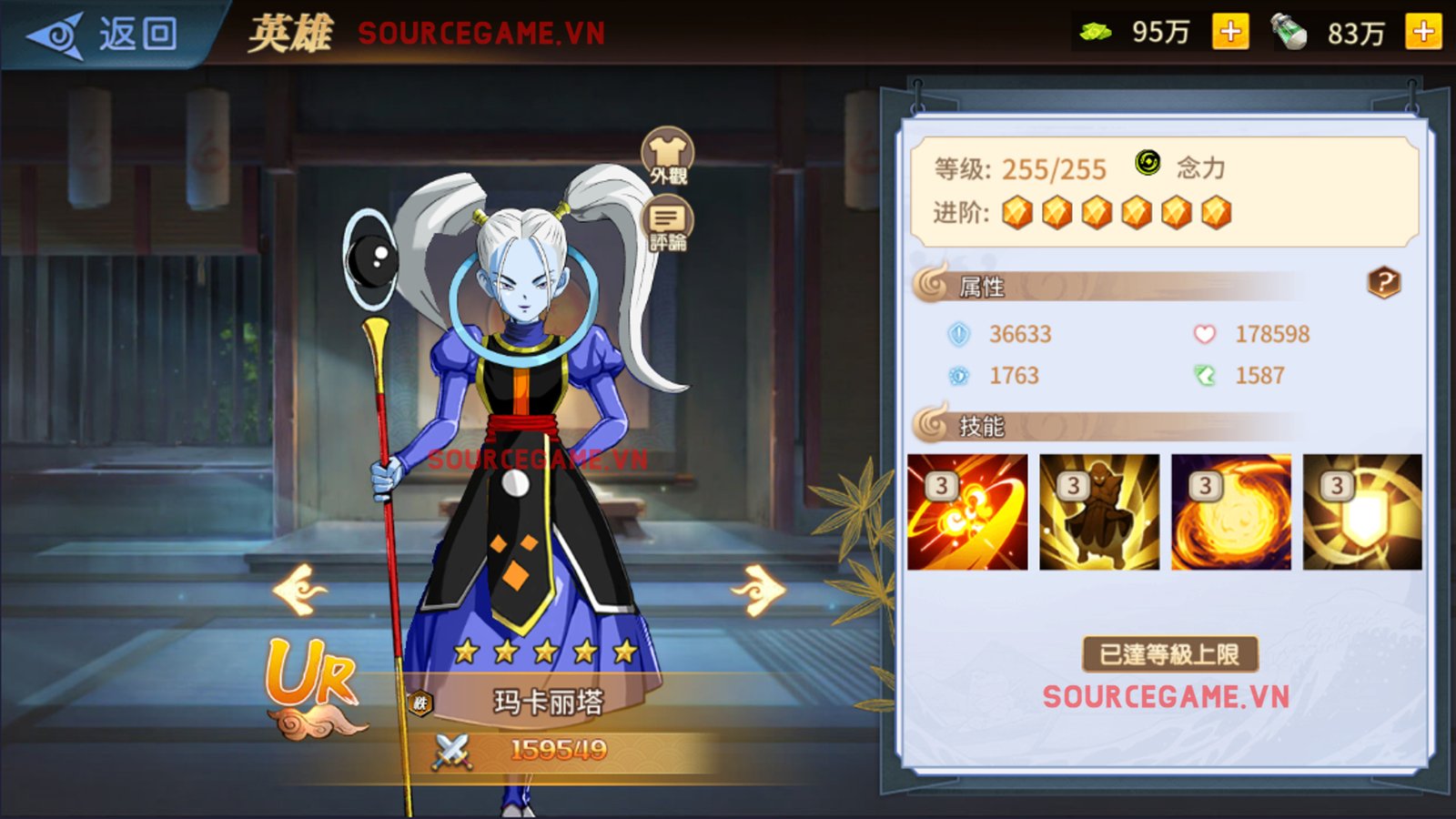Image resolution: width=1456 pixels, height=819 pixels.
Task: Click the 已達等級上限 level cap button
Action: pyautogui.click(x=1169, y=654)
